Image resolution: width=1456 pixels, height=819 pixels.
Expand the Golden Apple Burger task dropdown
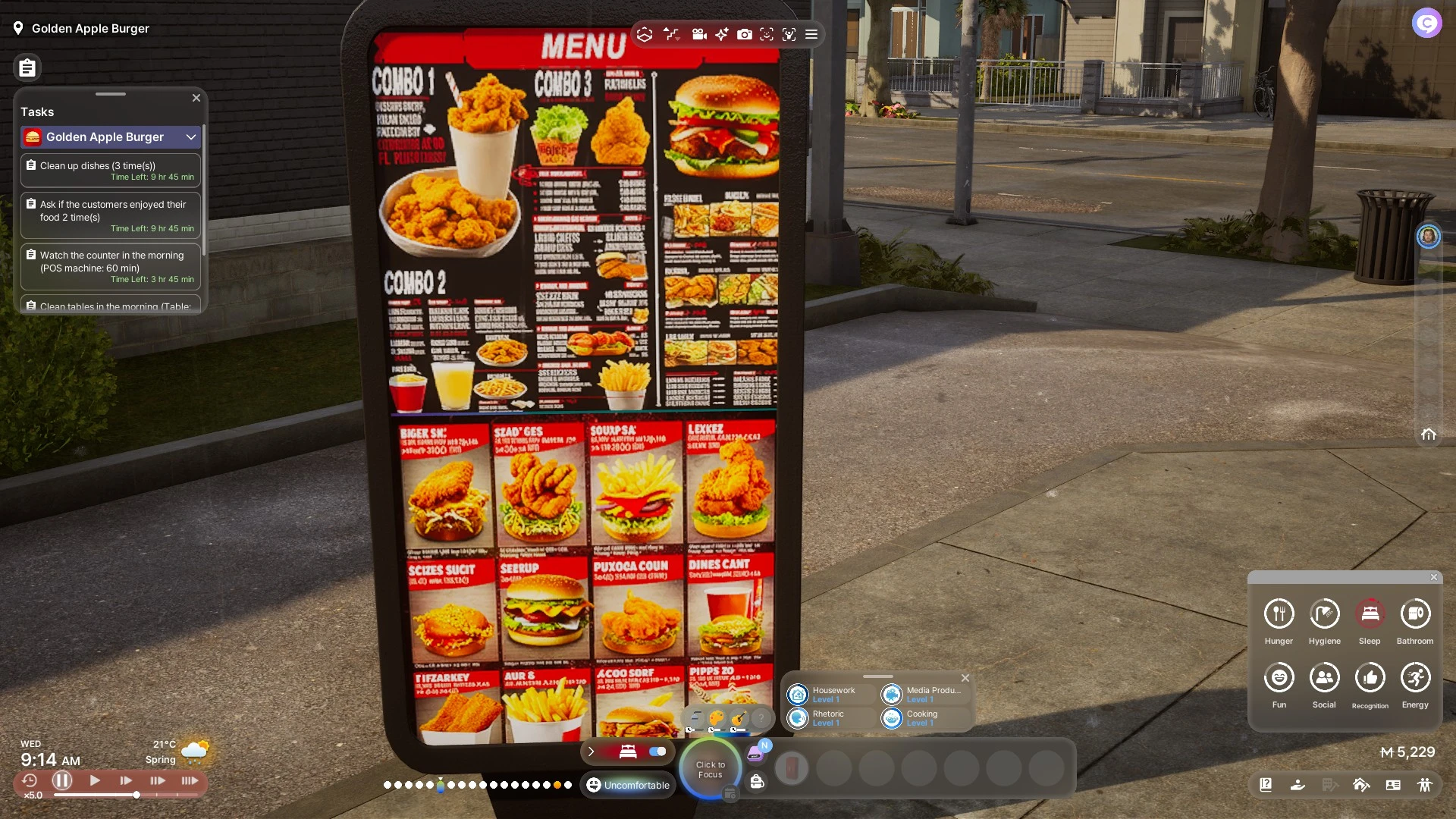(191, 137)
